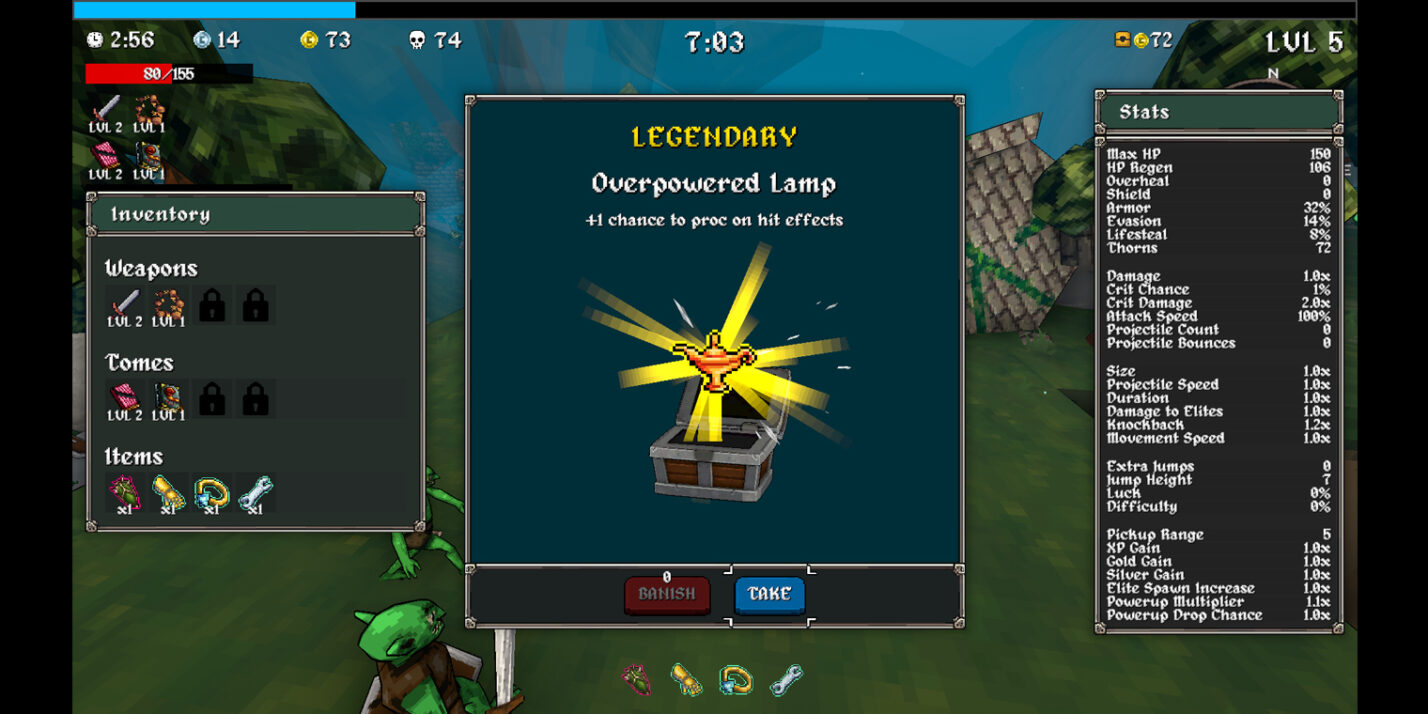
Task: Select the sword in Inventory Weapons
Action: [x=125, y=303]
